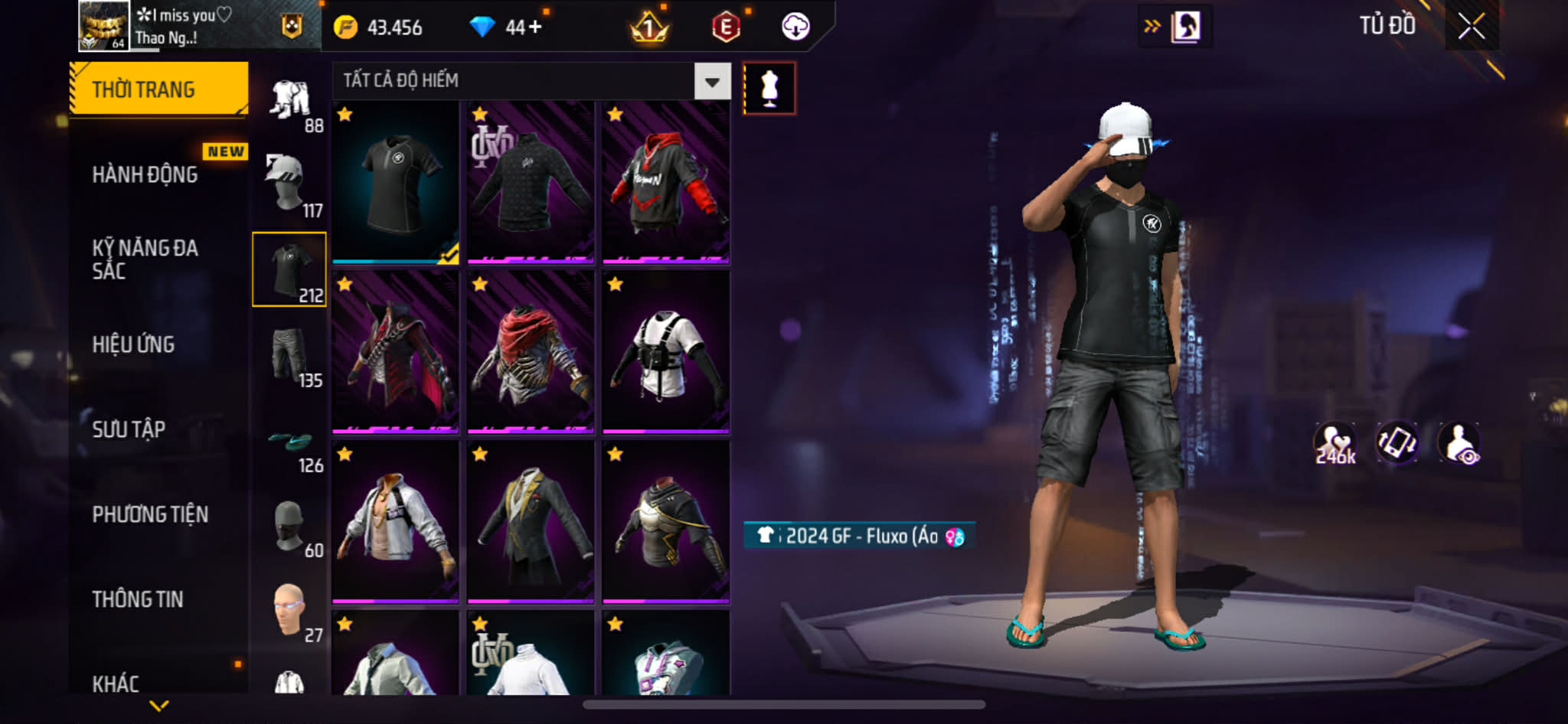This screenshot has width=1568, height=724.
Task: Choose the pants category with 135 items
Action: [x=289, y=355]
